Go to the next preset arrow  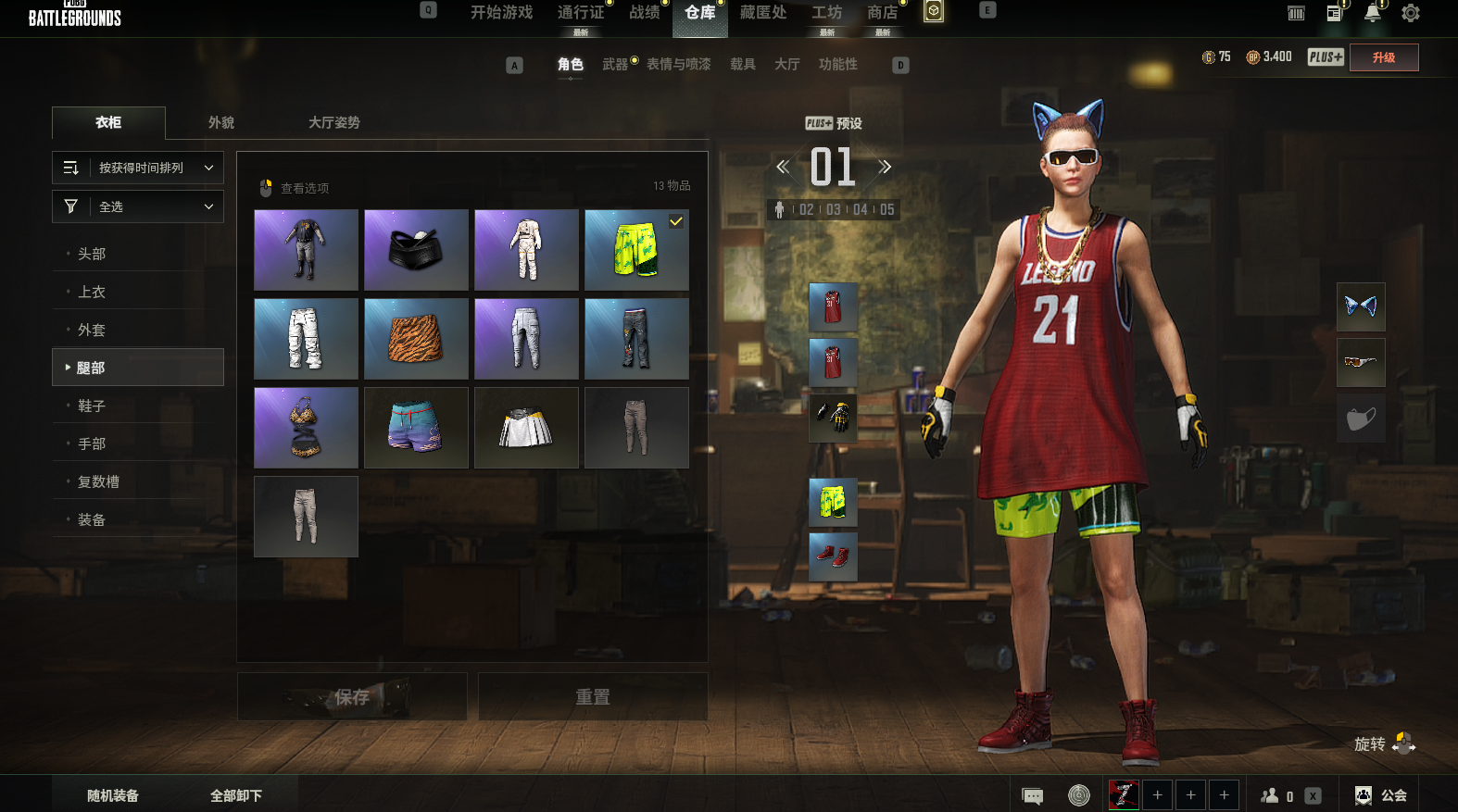tap(885, 168)
